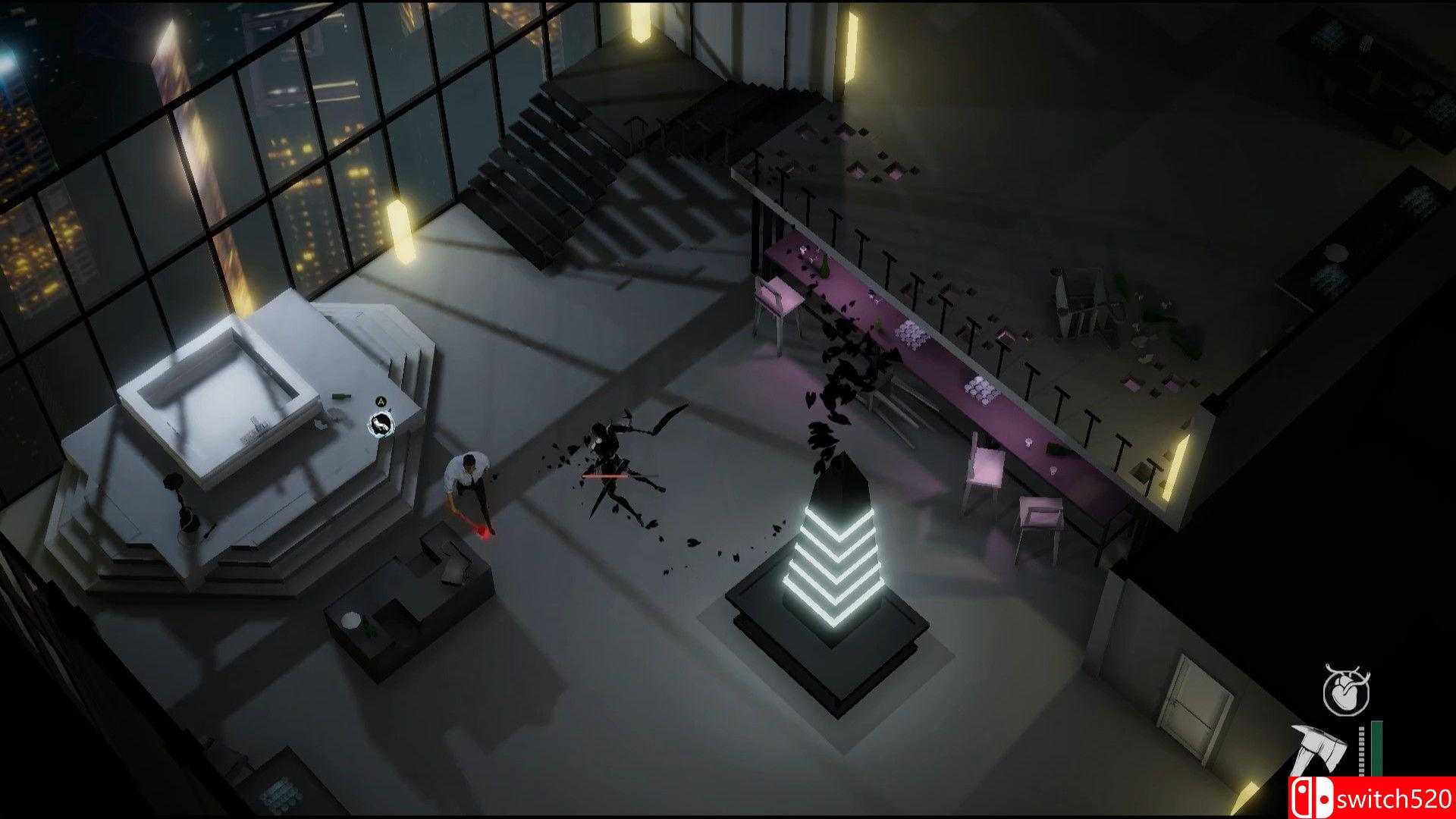Select the circular crow pickup icon near the counter

380,425
